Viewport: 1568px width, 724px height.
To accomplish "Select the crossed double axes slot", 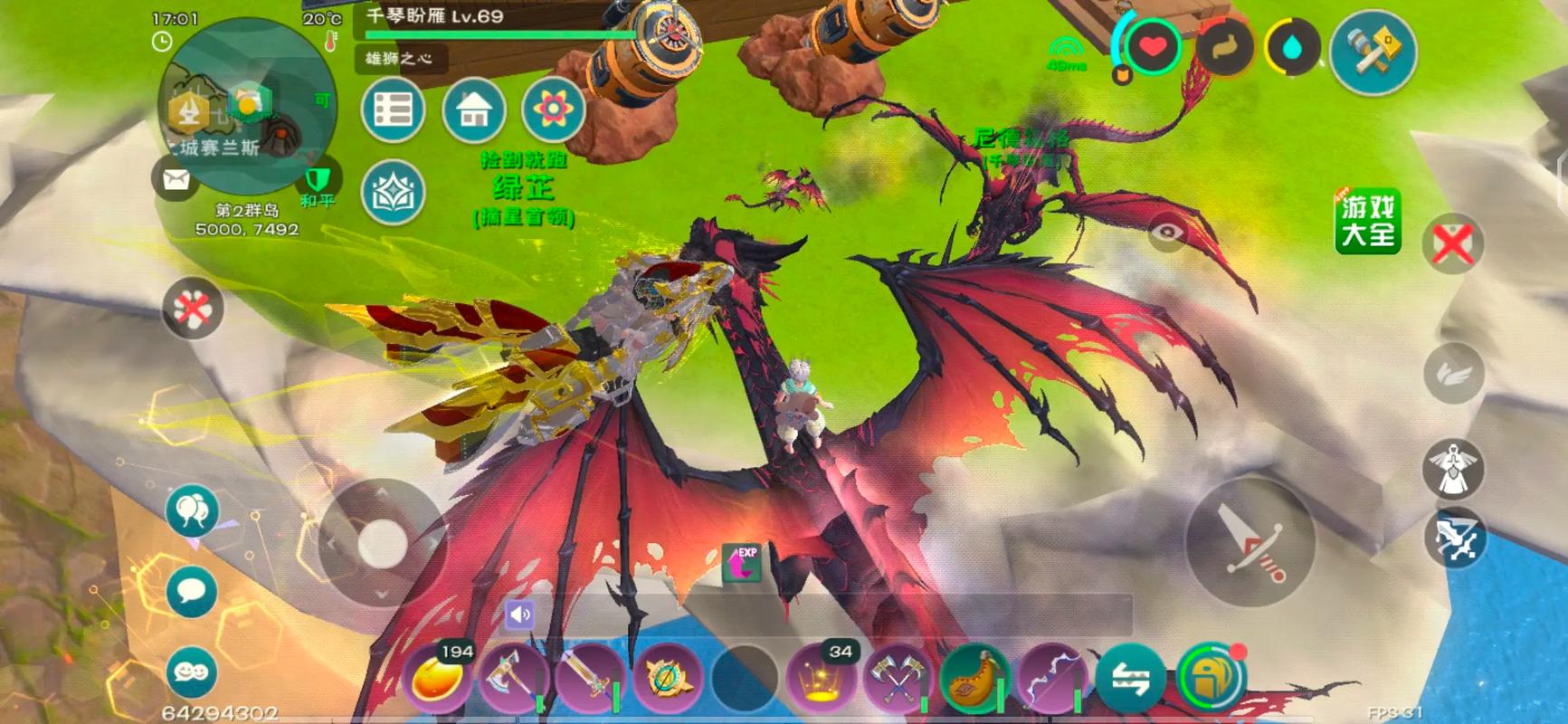I will 897,678.
